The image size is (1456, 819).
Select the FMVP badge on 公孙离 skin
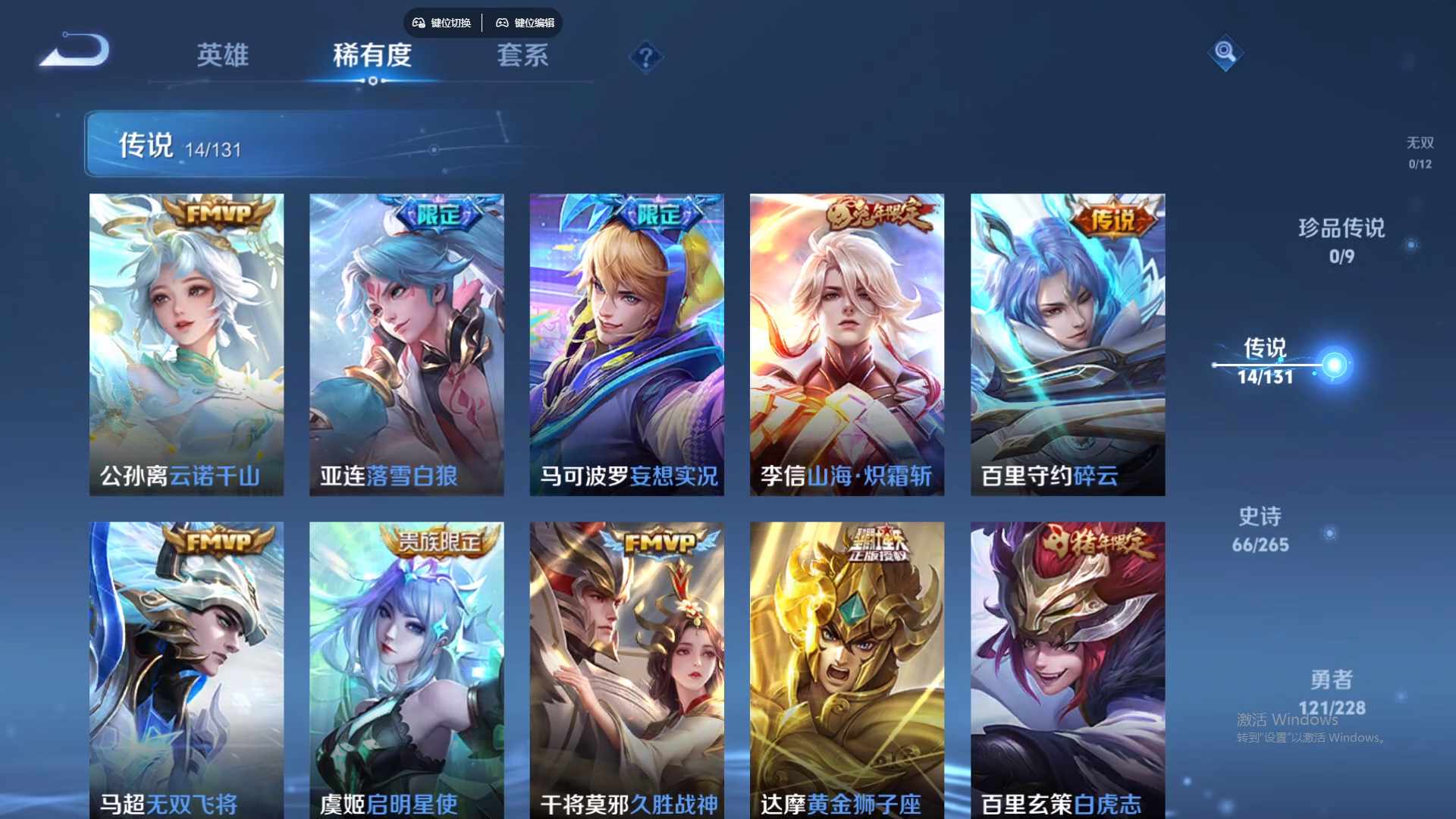tap(218, 214)
